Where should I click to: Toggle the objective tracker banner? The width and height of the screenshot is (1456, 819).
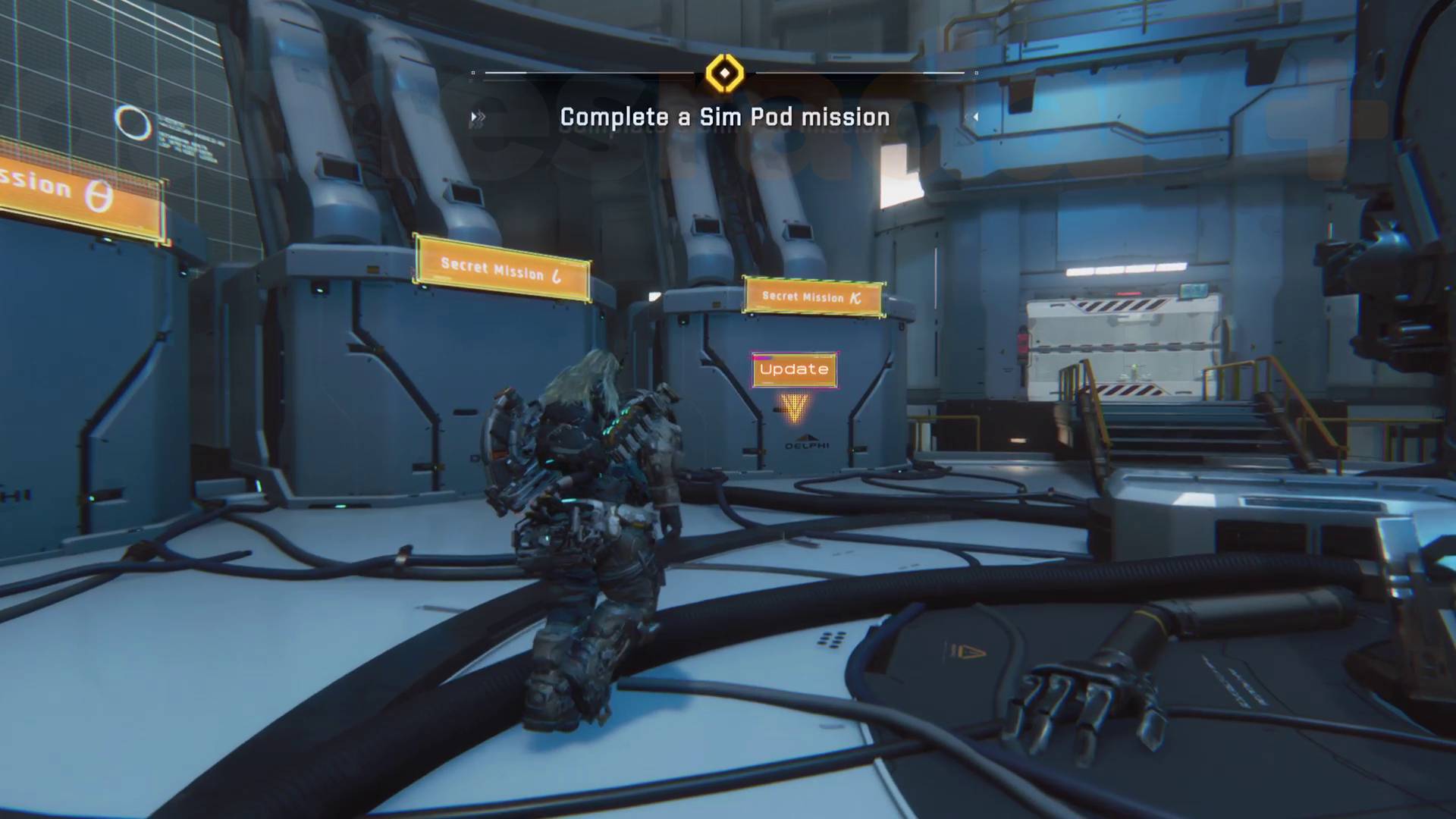[723, 117]
